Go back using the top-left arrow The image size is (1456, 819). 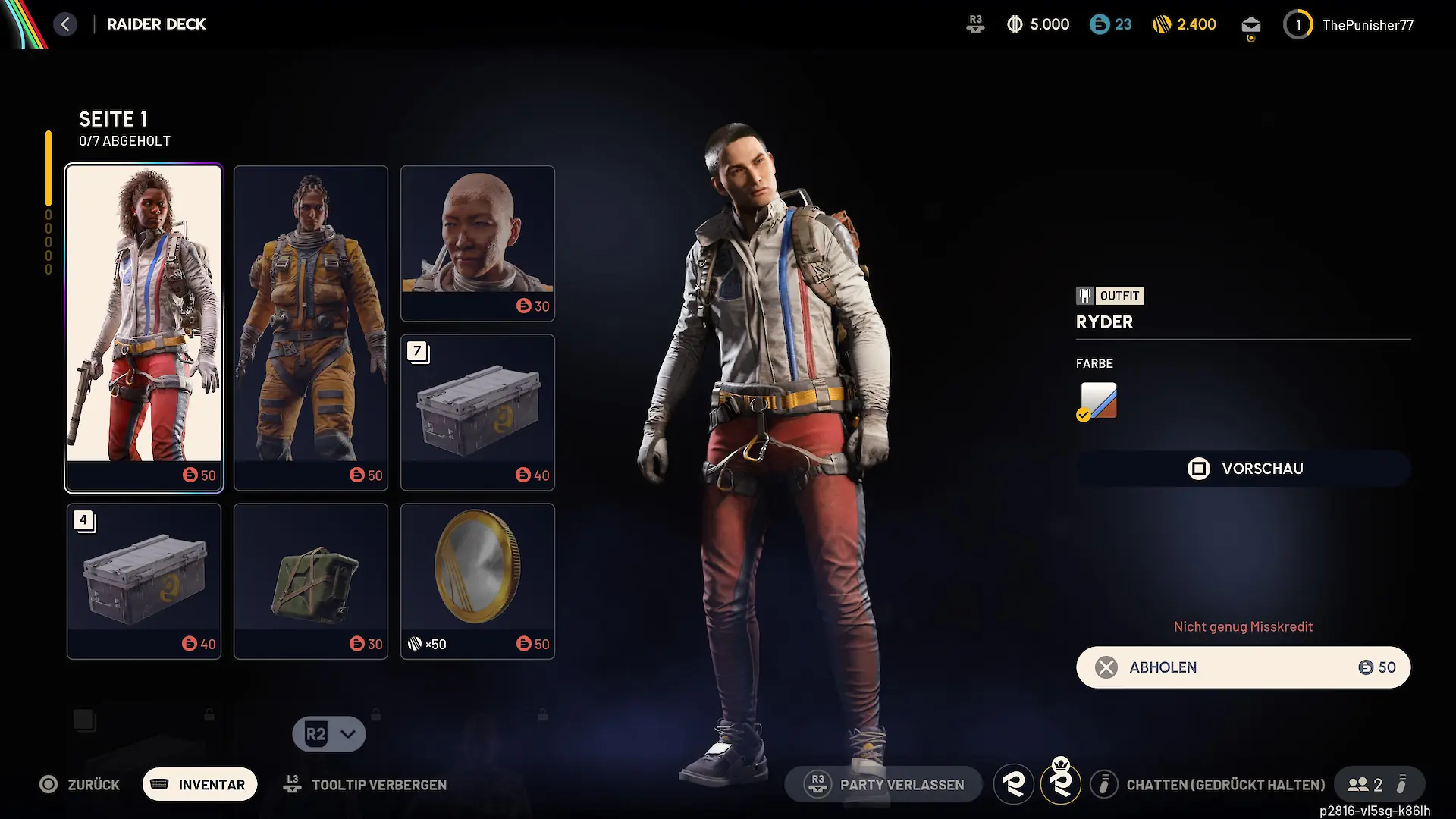tap(65, 24)
